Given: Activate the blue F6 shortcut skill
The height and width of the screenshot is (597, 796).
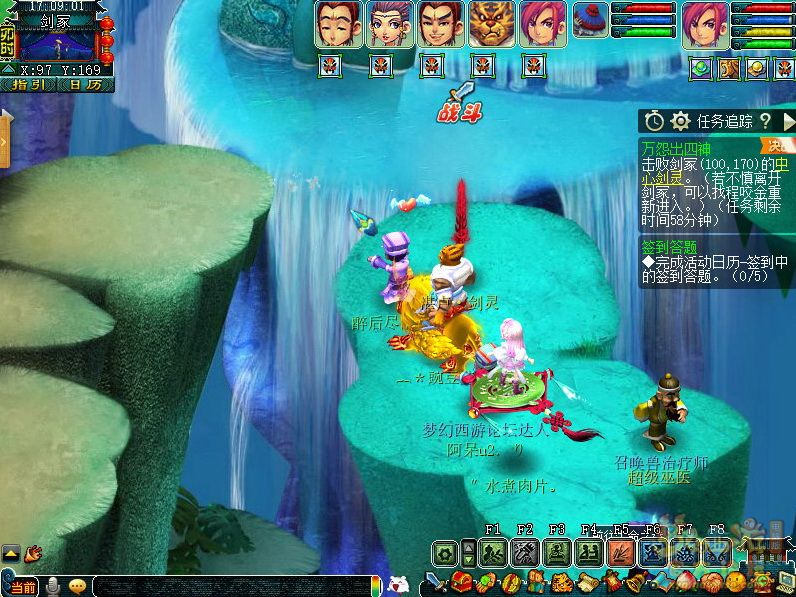Looking at the screenshot, I should [653, 552].
